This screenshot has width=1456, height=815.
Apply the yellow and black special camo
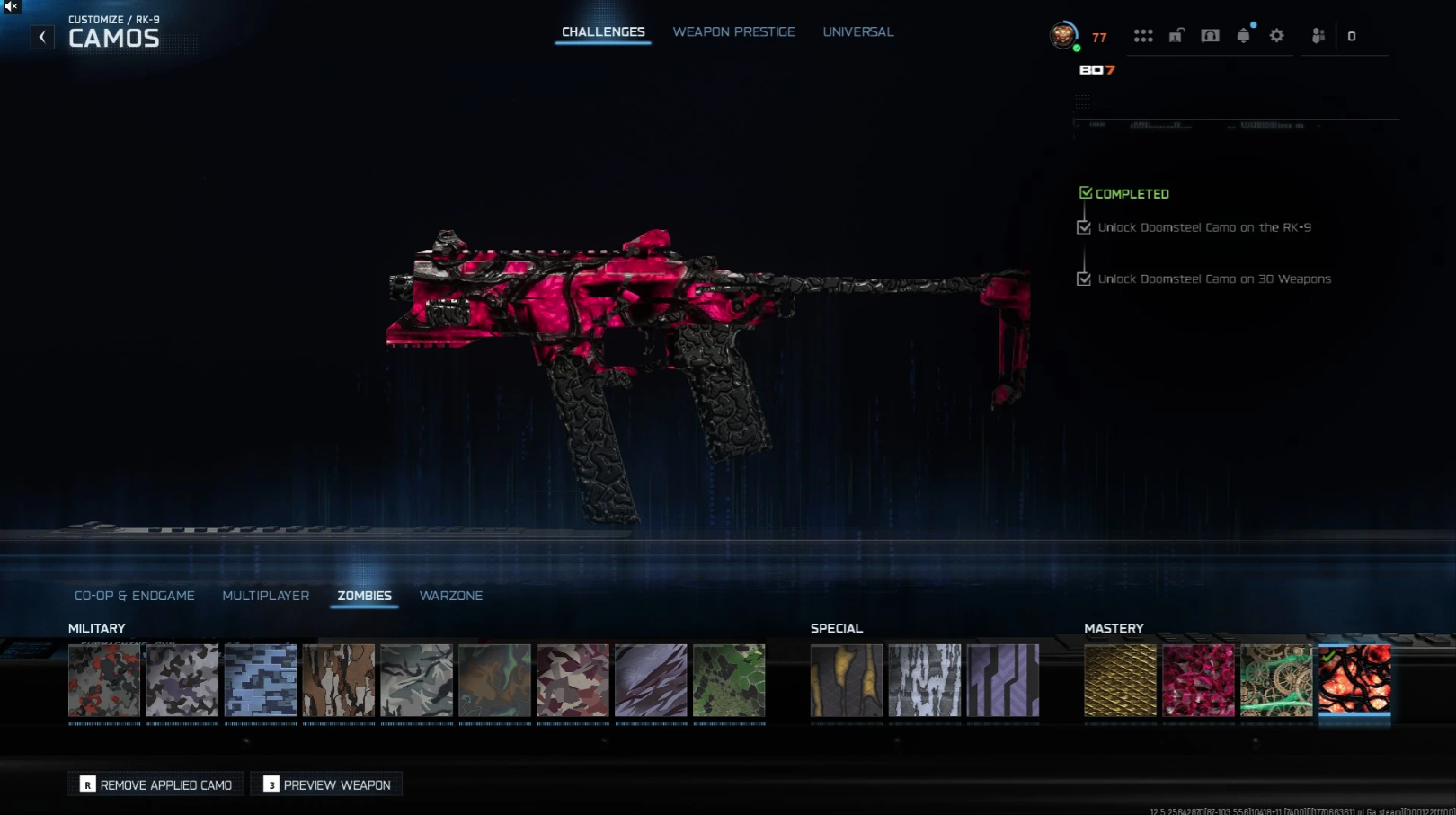coord(847,680)
